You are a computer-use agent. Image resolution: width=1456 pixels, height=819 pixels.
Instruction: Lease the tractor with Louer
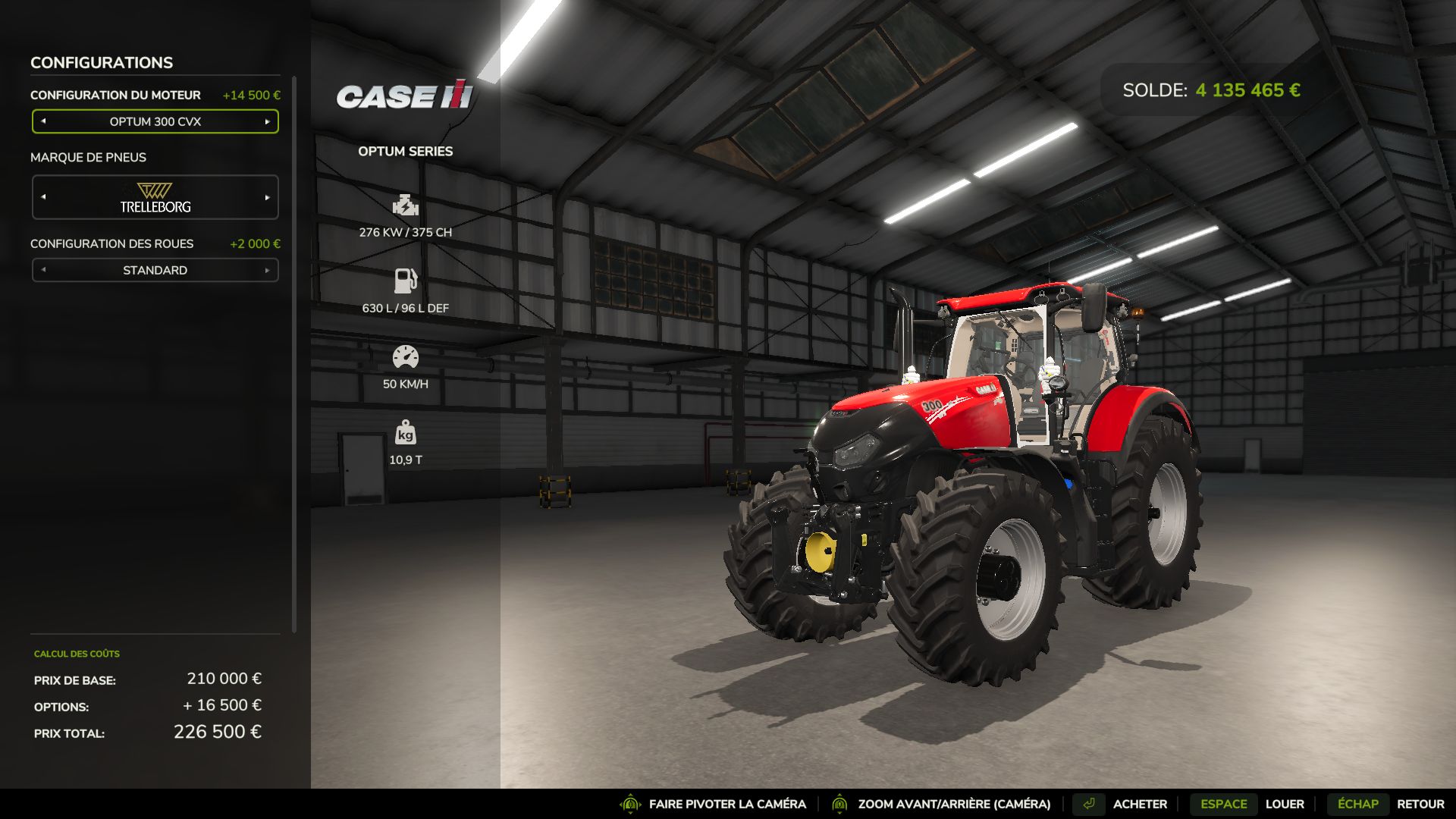point(1284,804)
